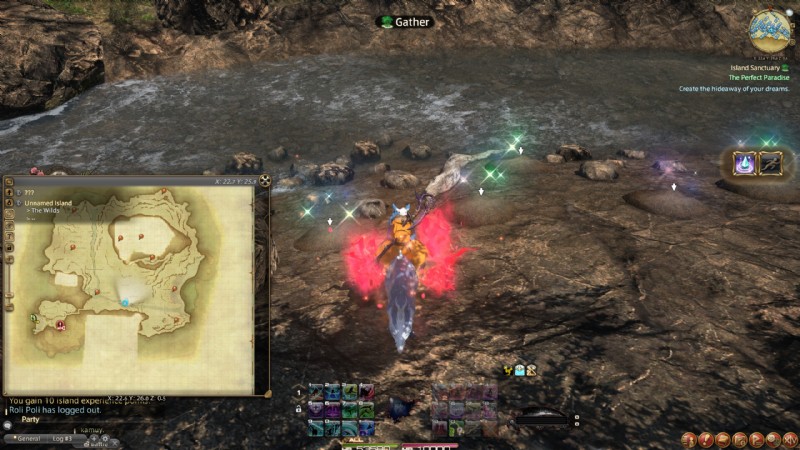The width and height of the screenshot is (800, 450).
Task: Close the island map window
Action: [265, 181]
